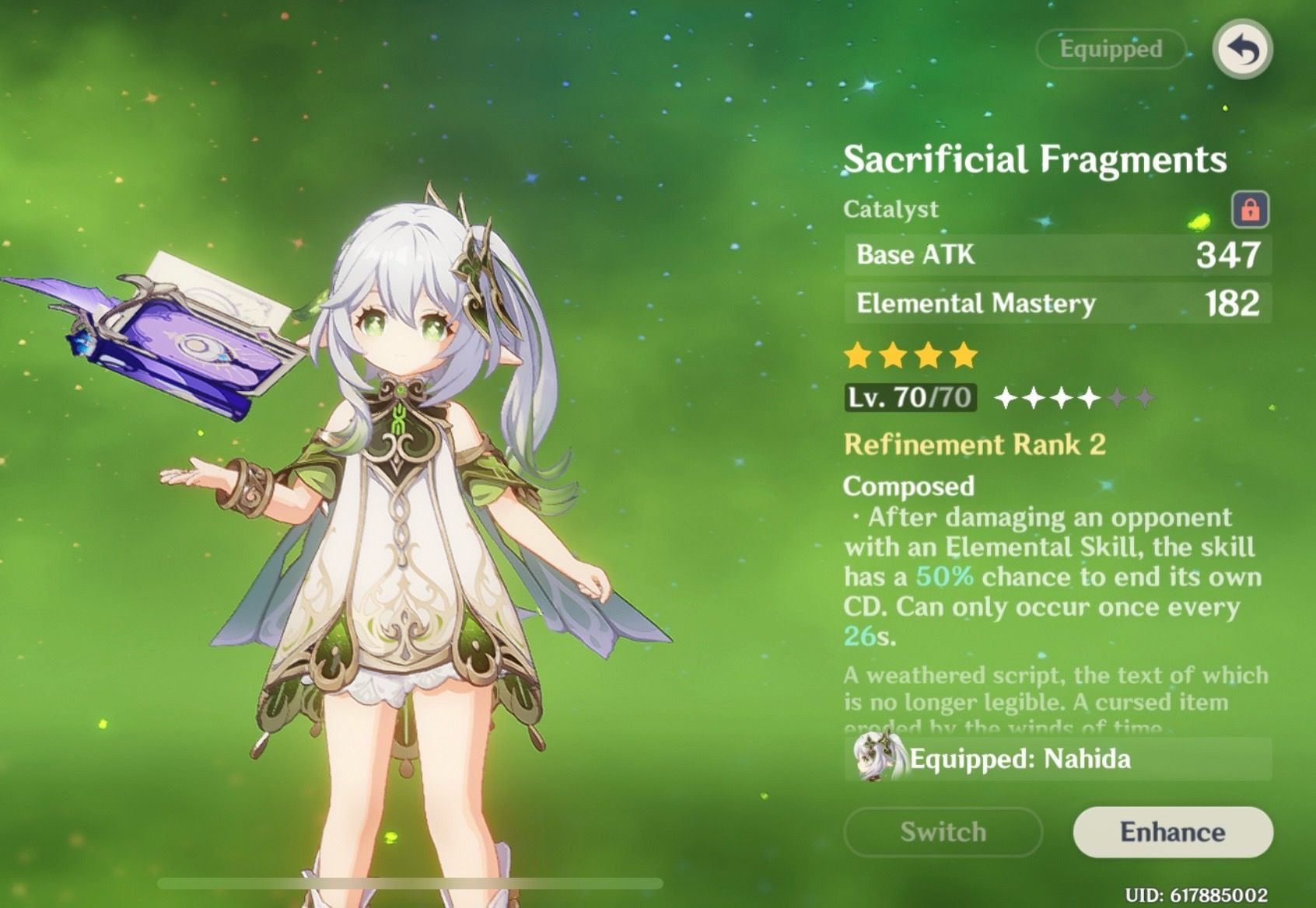Expand the Composed effect description
Screen dimensions: 1316x908
point(908,487)
